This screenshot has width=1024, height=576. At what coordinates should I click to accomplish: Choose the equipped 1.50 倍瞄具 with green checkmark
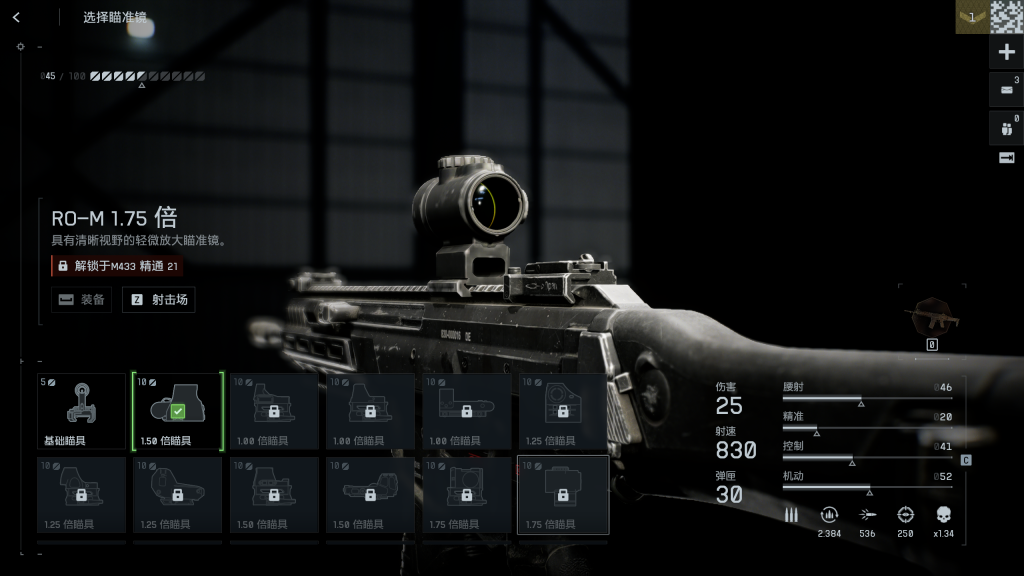pos(177,411)
